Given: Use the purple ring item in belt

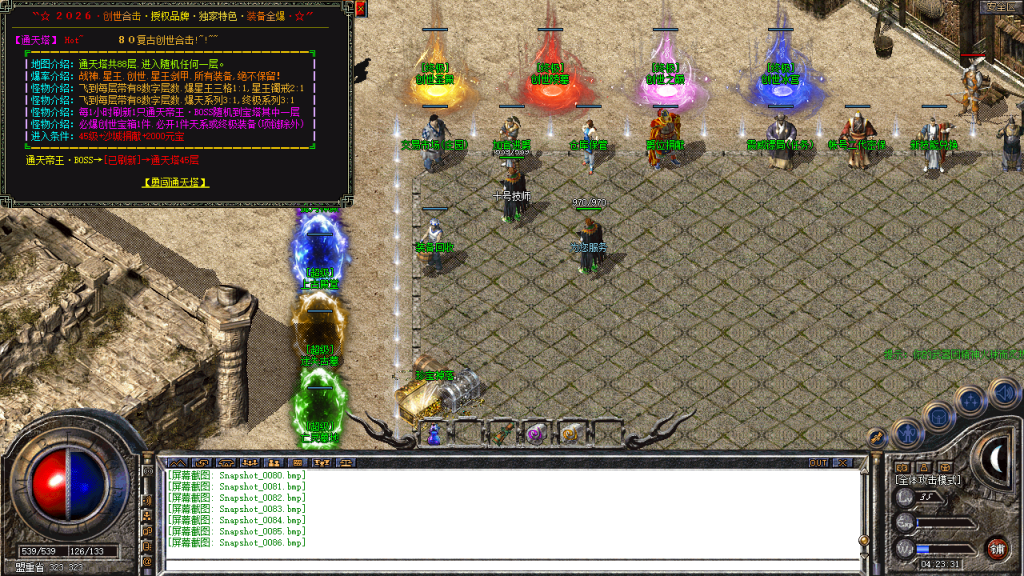Looking at the screenshot, I should [535, 434].
